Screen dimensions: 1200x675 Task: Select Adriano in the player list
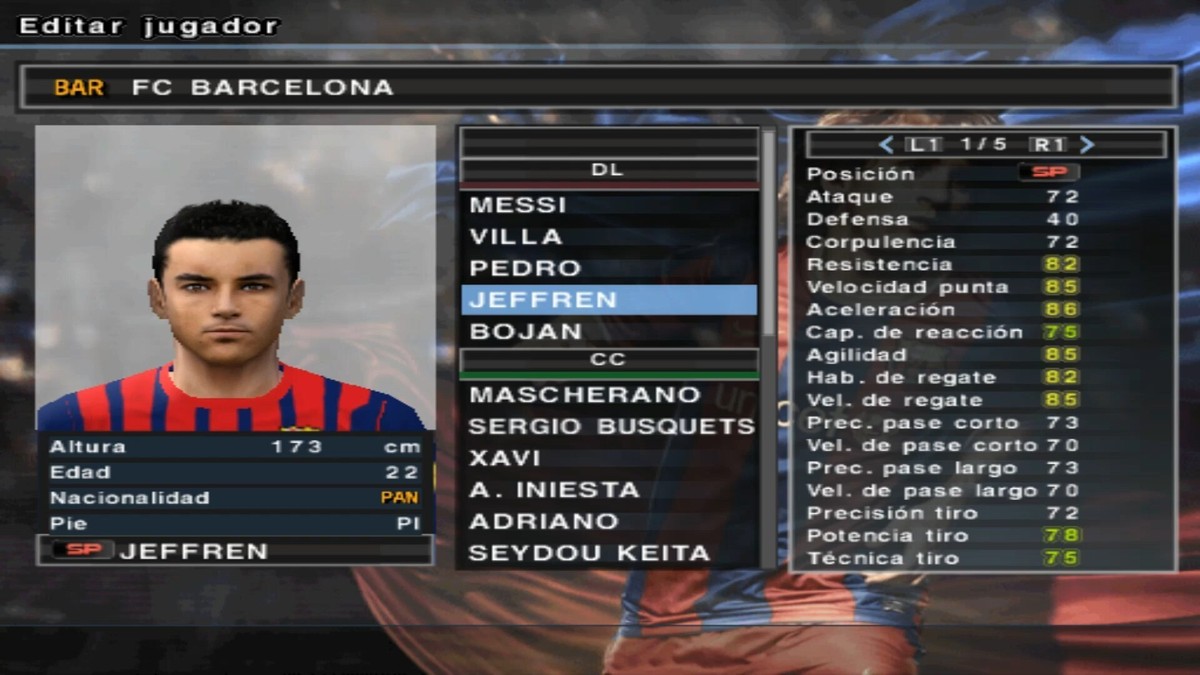530,522
